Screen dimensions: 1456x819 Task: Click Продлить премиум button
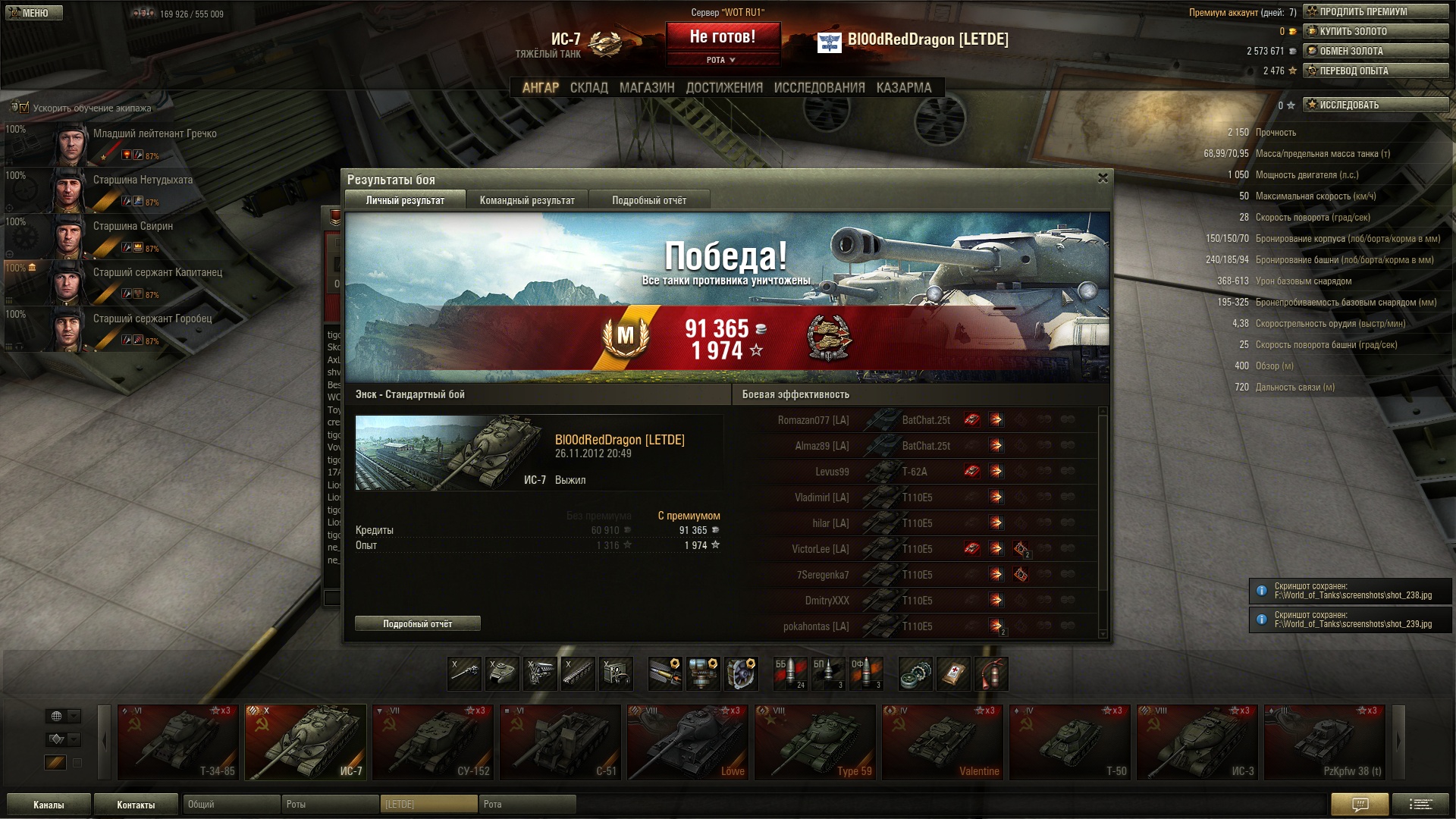[x=1375, y=11]
